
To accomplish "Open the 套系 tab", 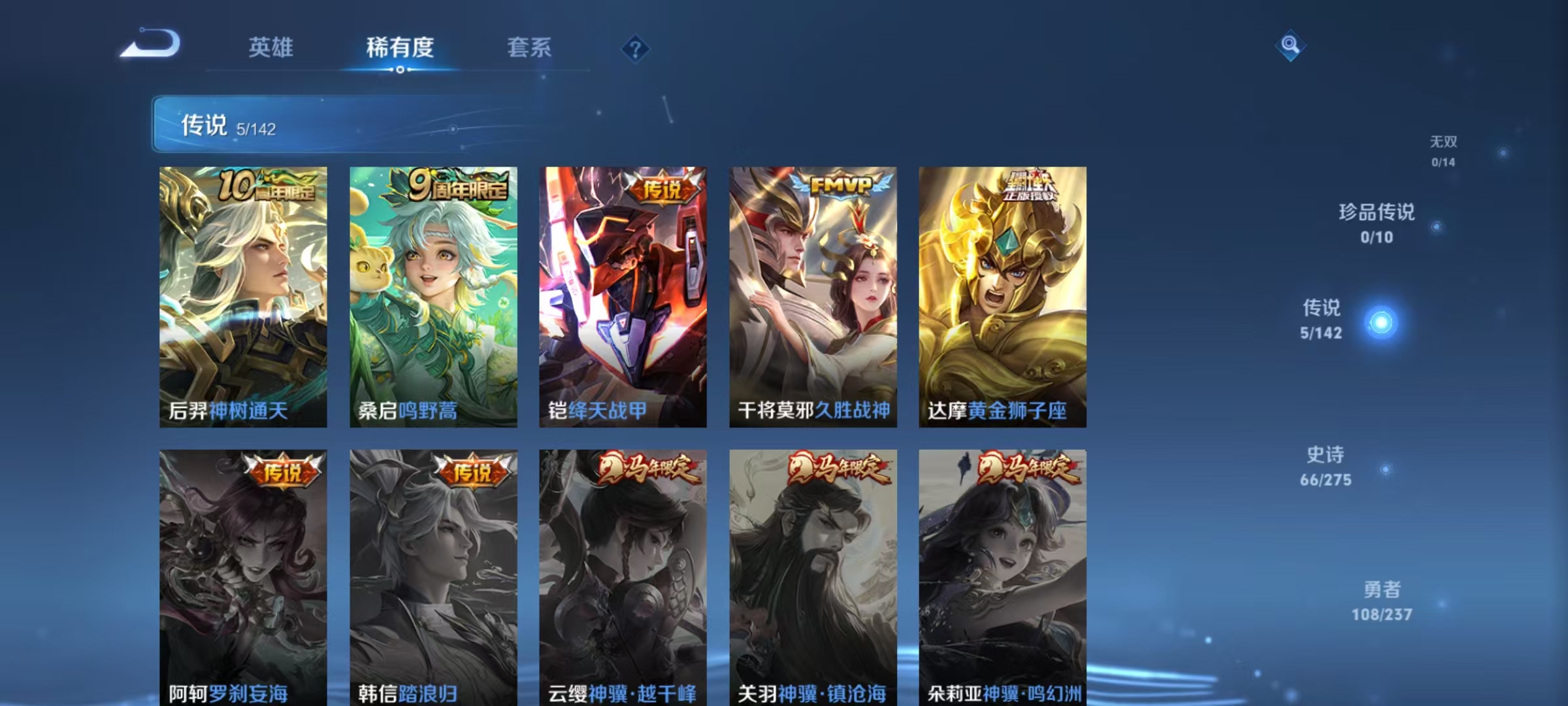I will [529, 47].
